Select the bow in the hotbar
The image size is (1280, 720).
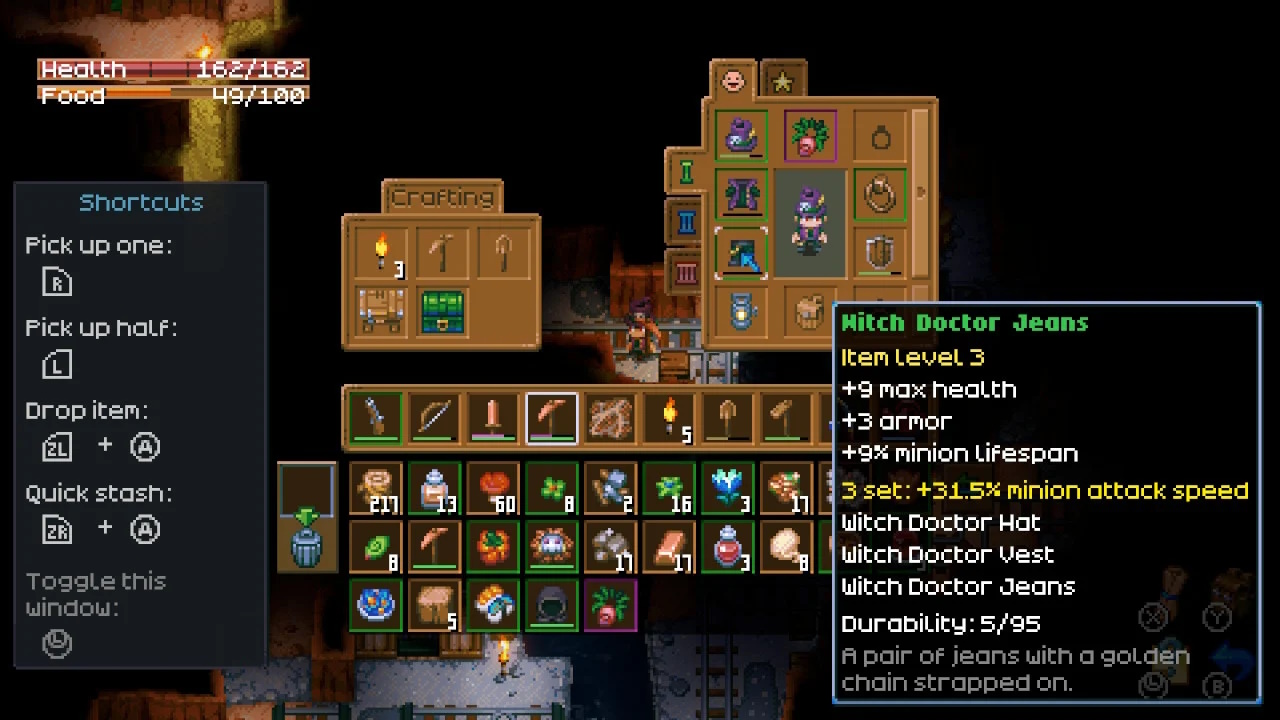click(x=433, y=416)
